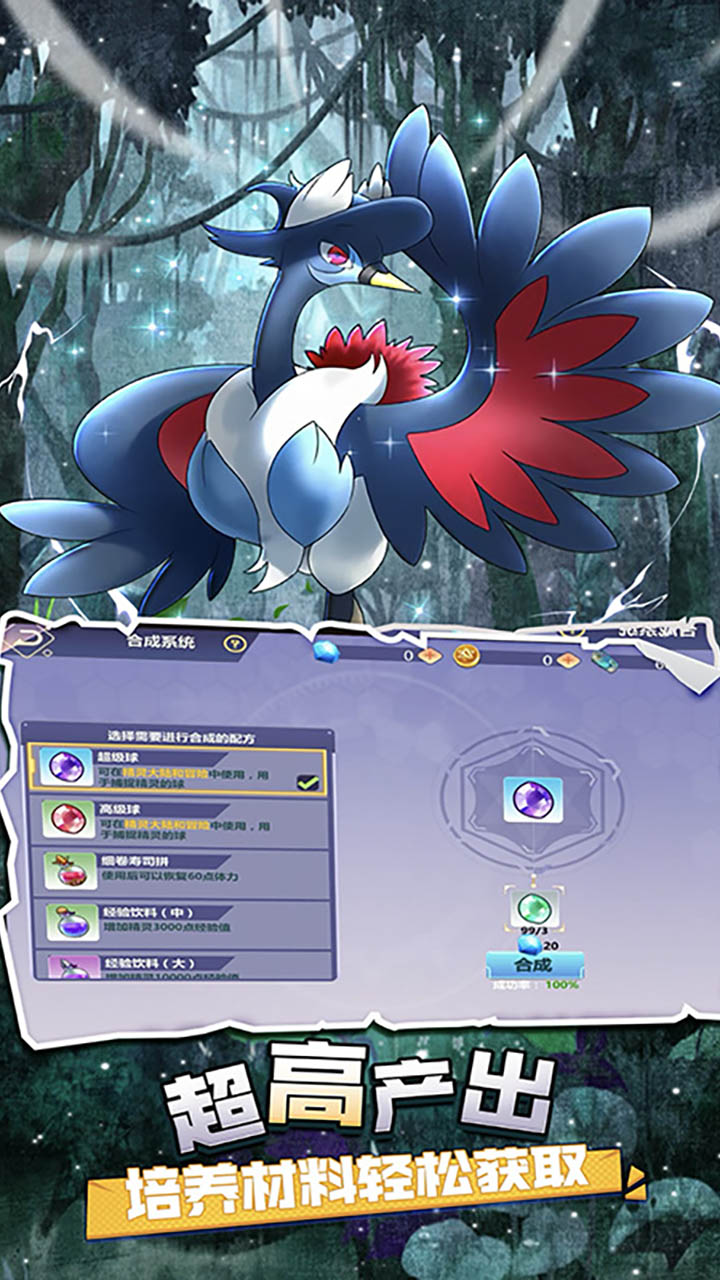
Task: Click the 合成 synthesize button
Action: [534, 965]
